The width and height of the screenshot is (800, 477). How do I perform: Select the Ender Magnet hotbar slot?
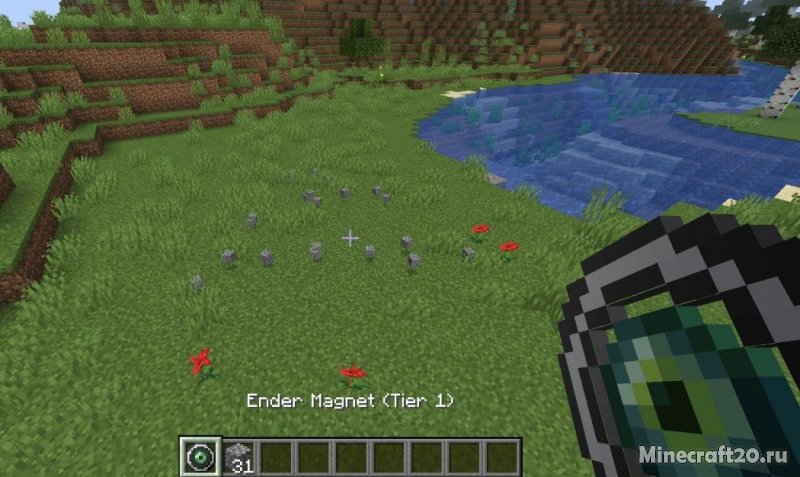click(x=200, y=456)
